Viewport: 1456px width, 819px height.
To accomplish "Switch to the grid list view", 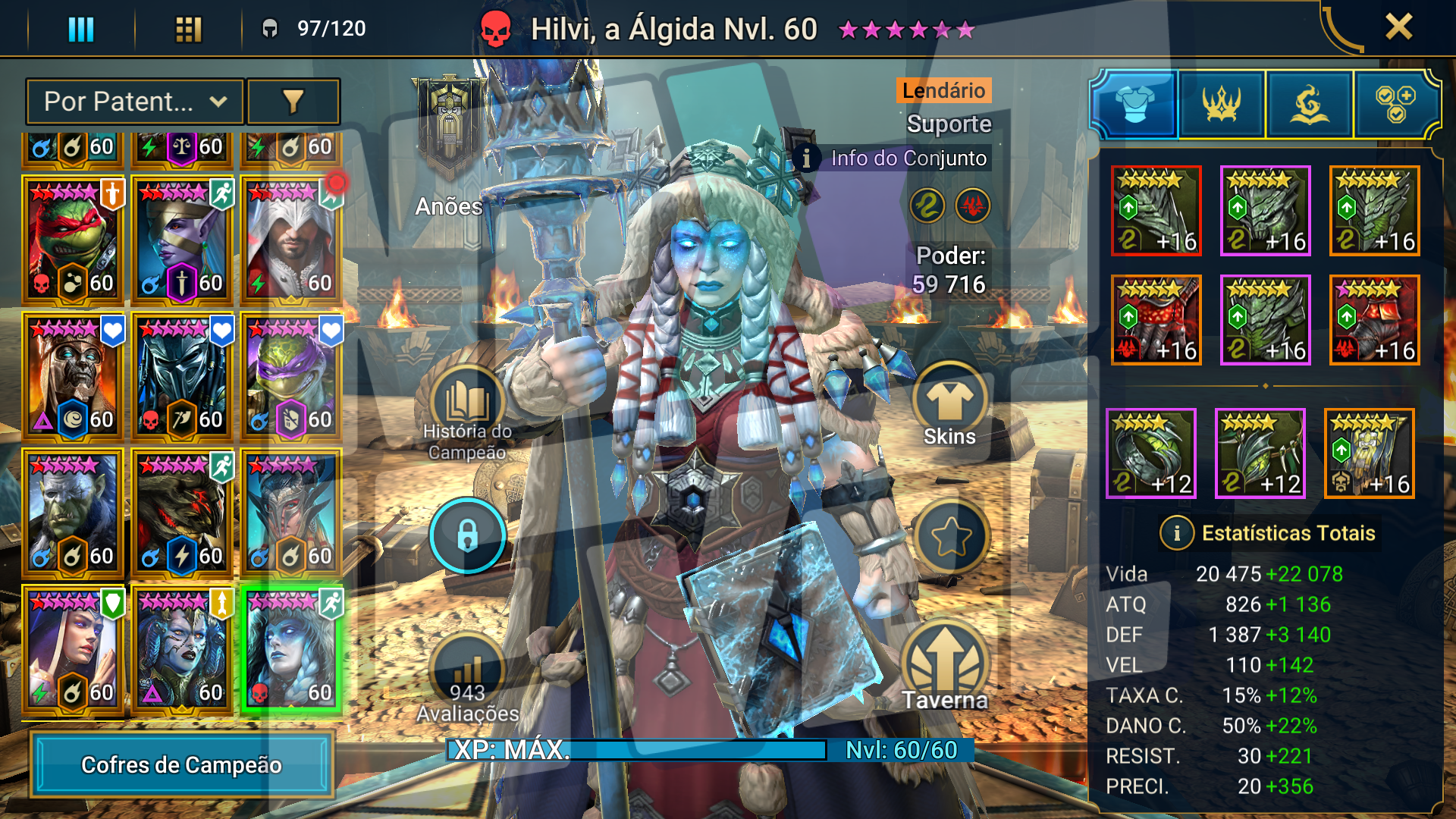I will pyautogui.click(x=188, y=29).
